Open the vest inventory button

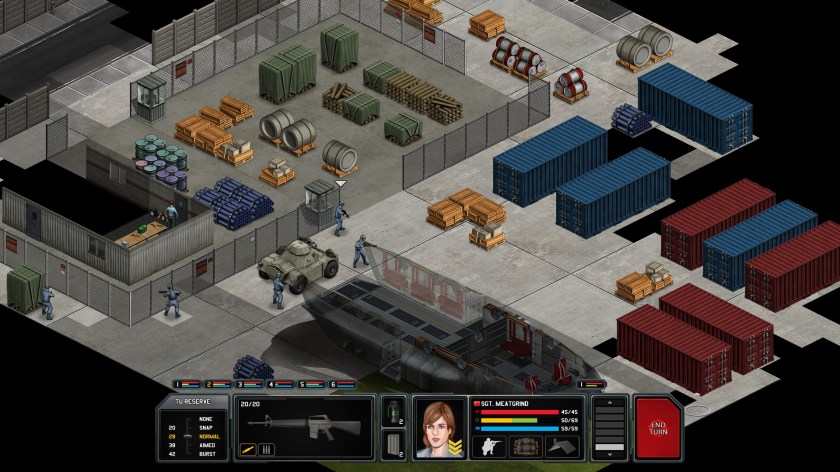pyautogui.click(x=526, y=446)
